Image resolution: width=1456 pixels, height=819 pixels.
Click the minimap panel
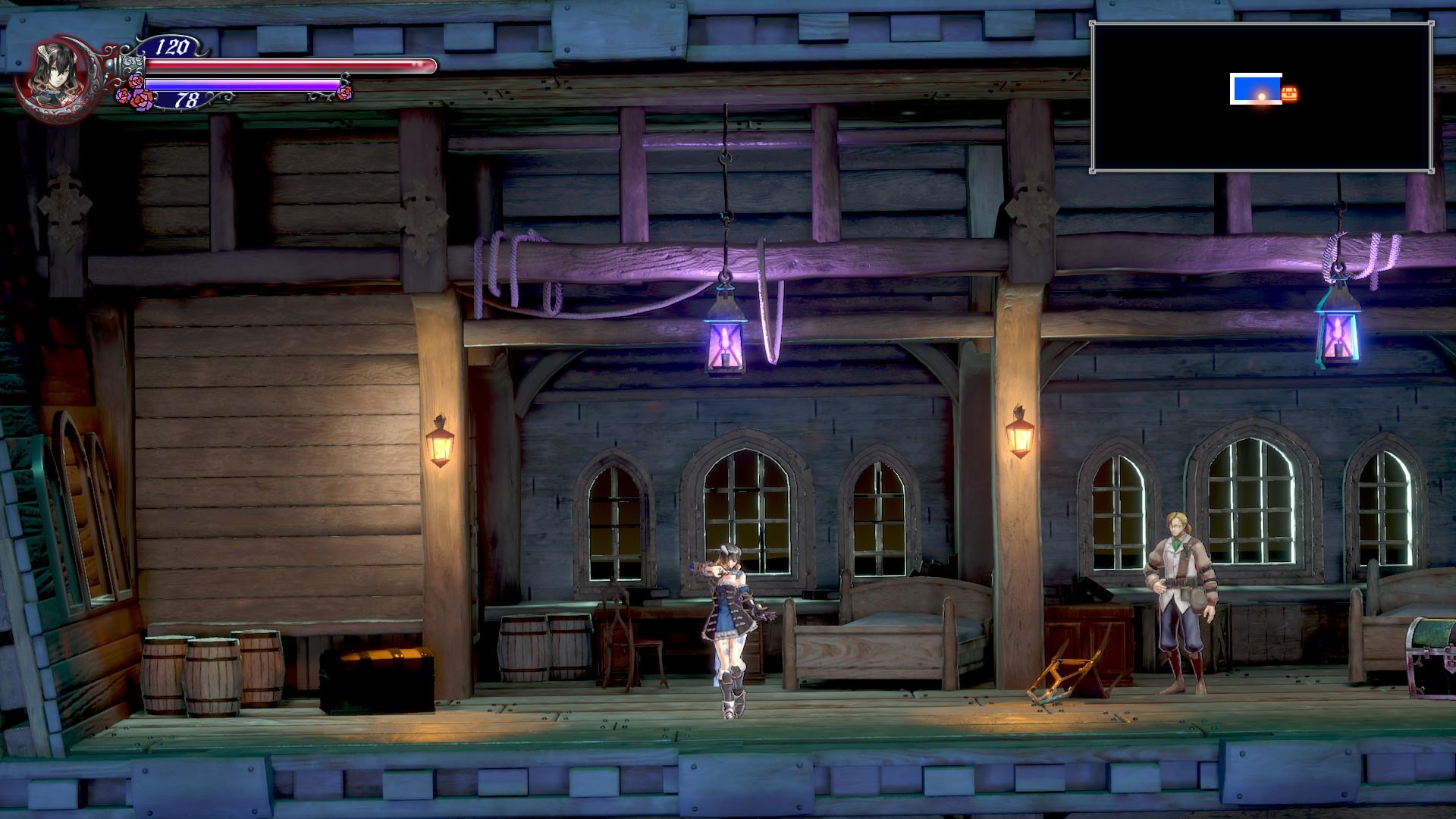coord(1261,97)
